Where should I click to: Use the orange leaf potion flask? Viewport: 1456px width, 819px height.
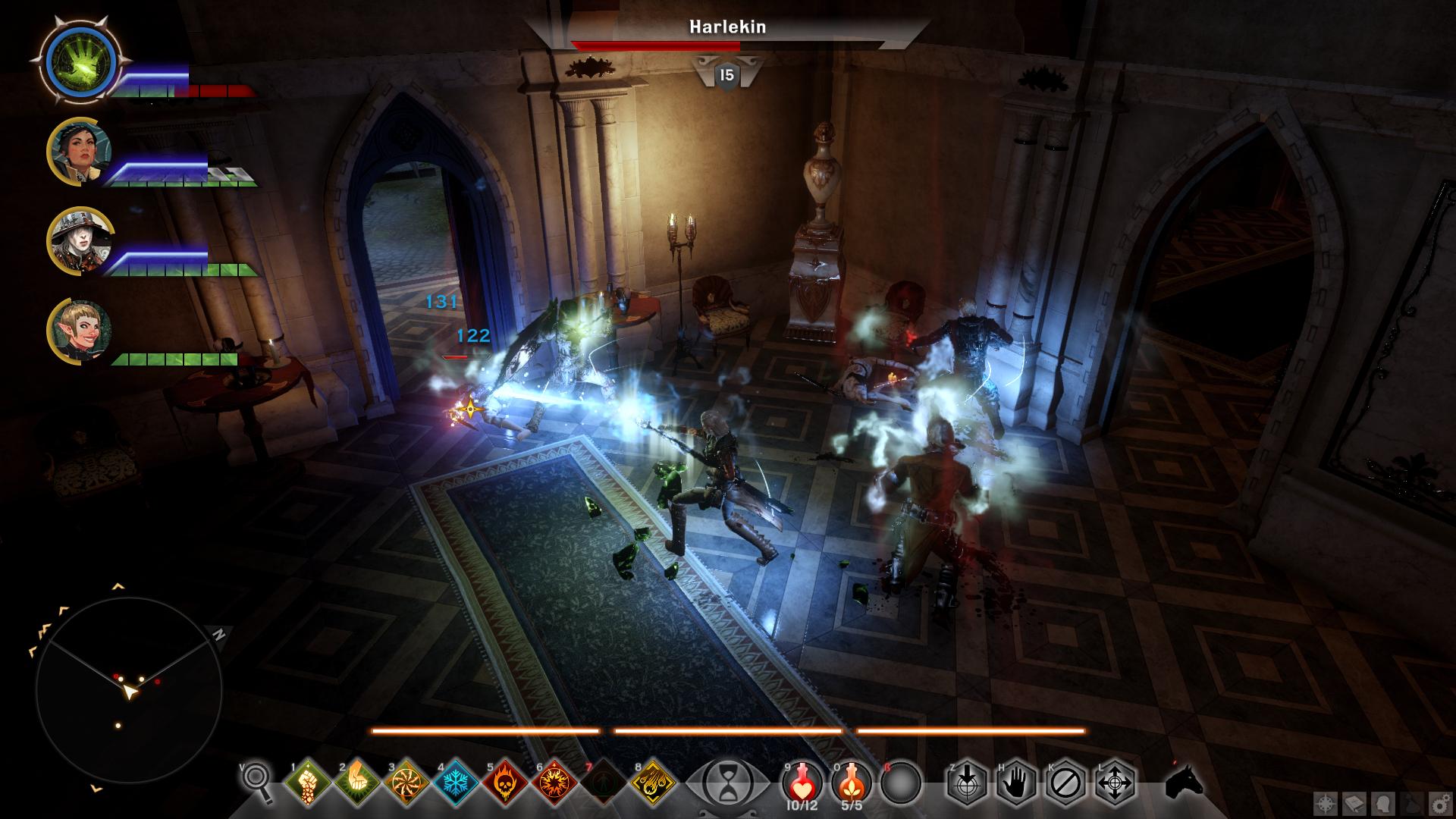(852, 780)
